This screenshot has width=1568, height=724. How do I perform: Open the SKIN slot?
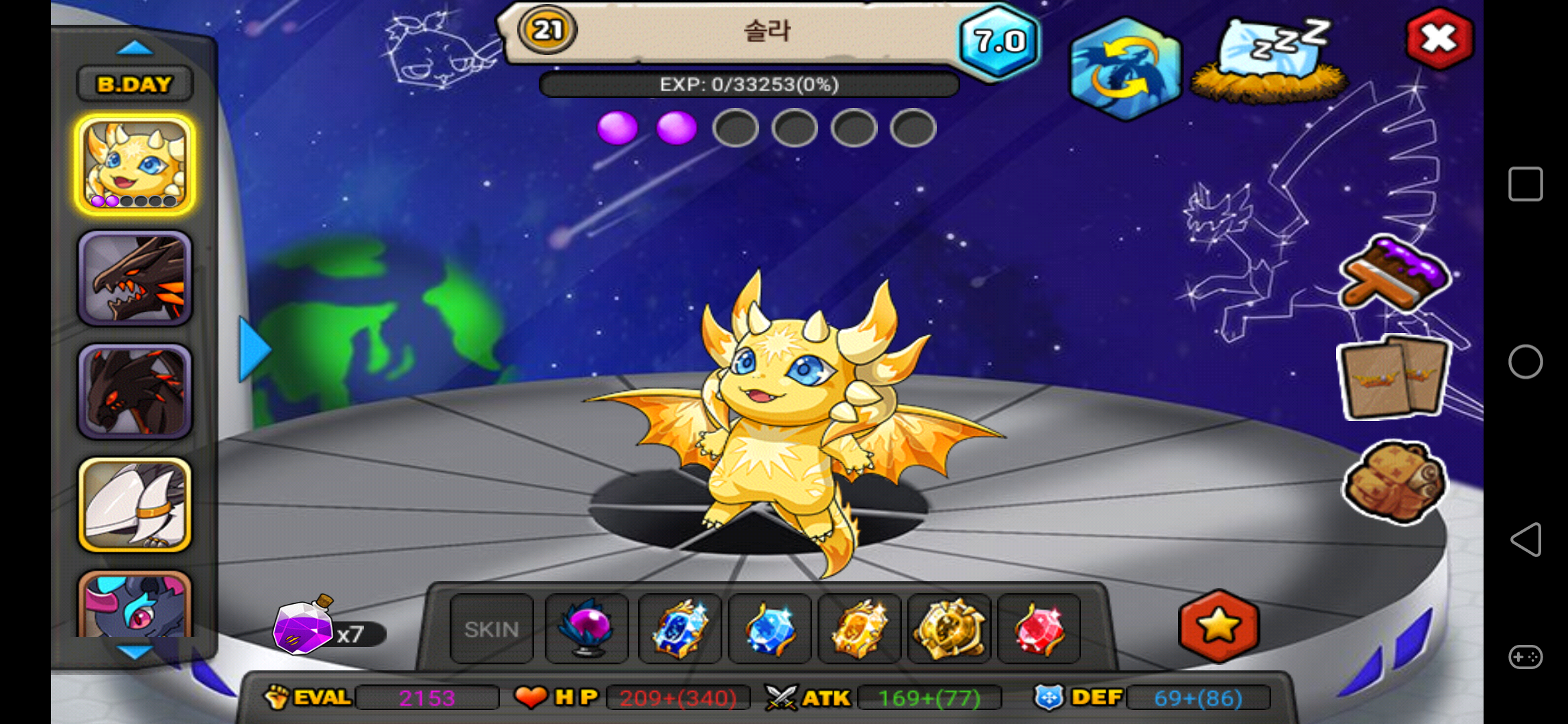[x=492, y=629]
